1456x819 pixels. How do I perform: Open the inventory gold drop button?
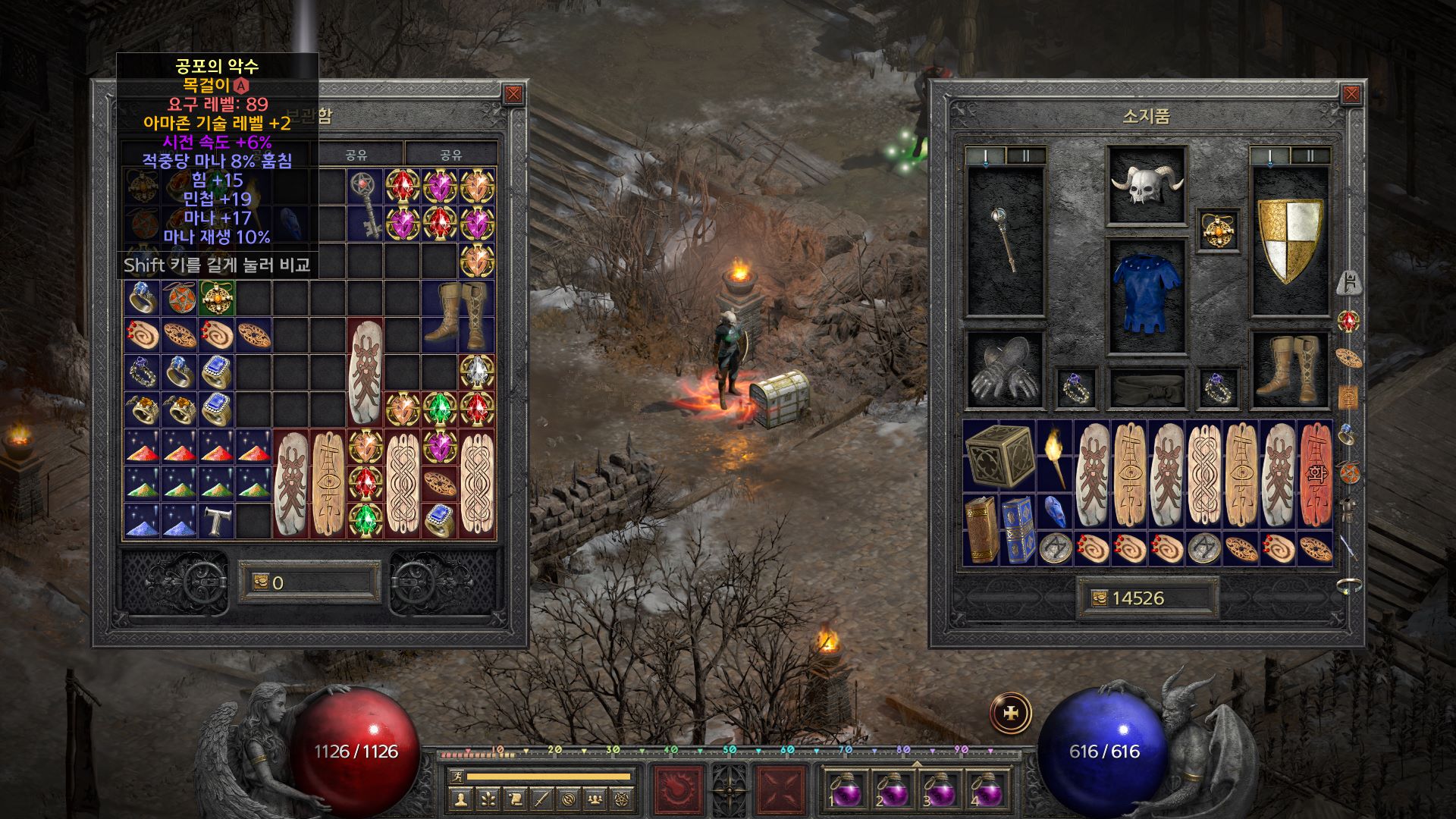click(x=1098, y=598)
